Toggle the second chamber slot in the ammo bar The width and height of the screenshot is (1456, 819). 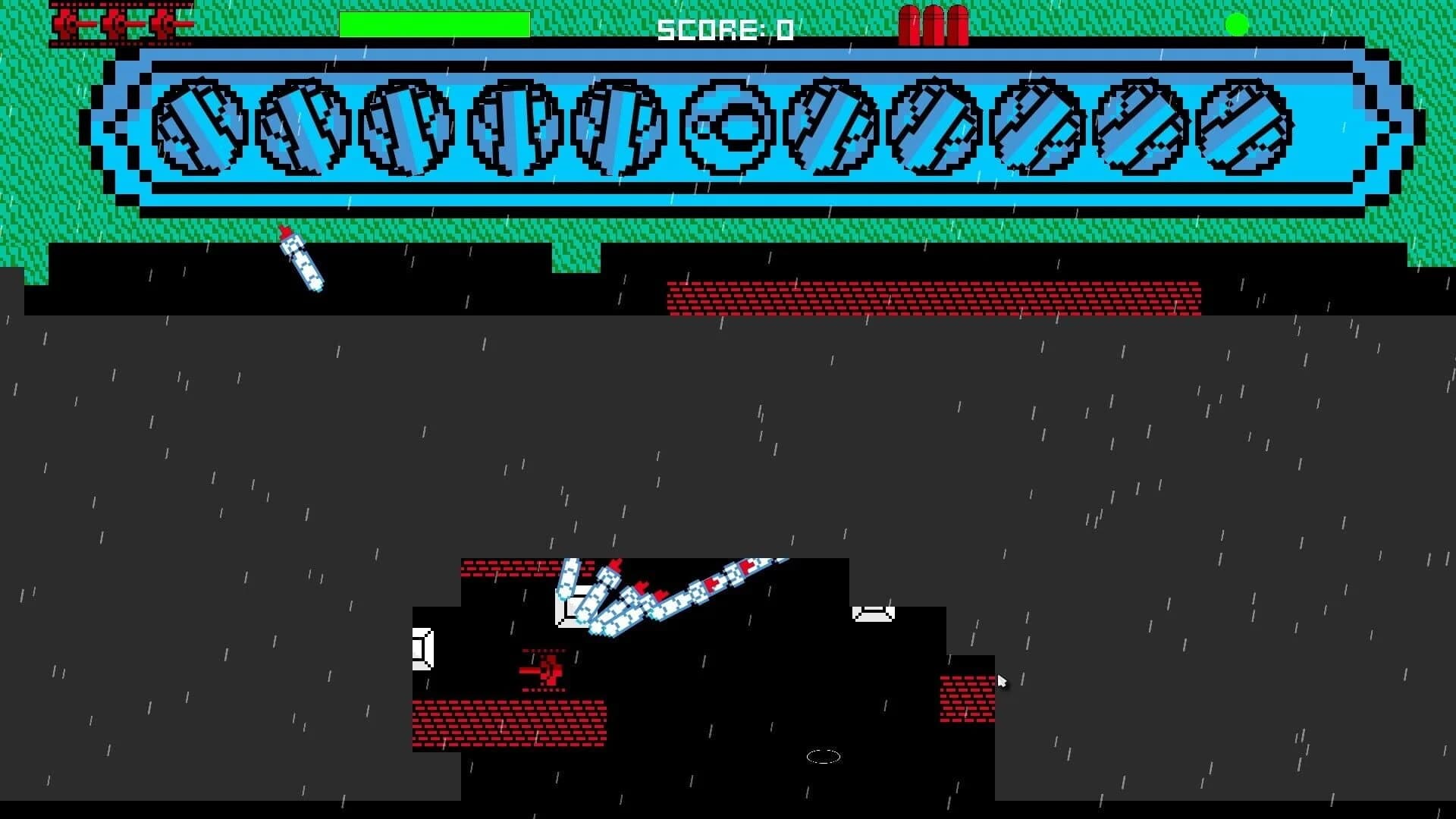[303, 125]
